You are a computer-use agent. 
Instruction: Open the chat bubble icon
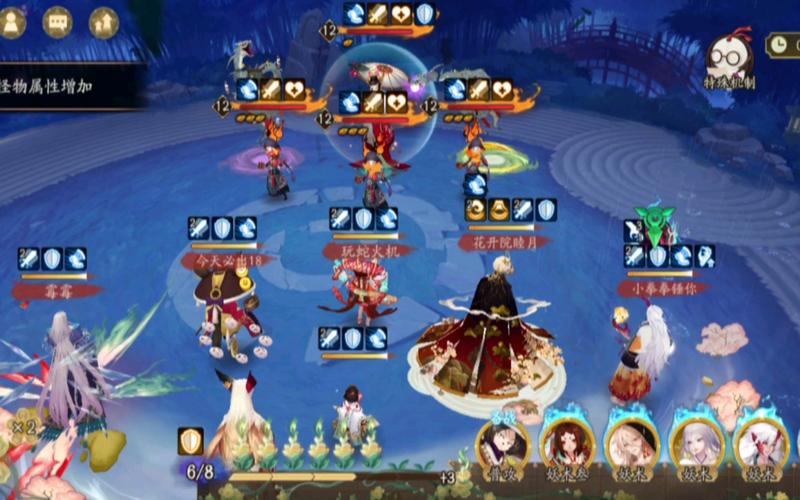coord(57,23)
